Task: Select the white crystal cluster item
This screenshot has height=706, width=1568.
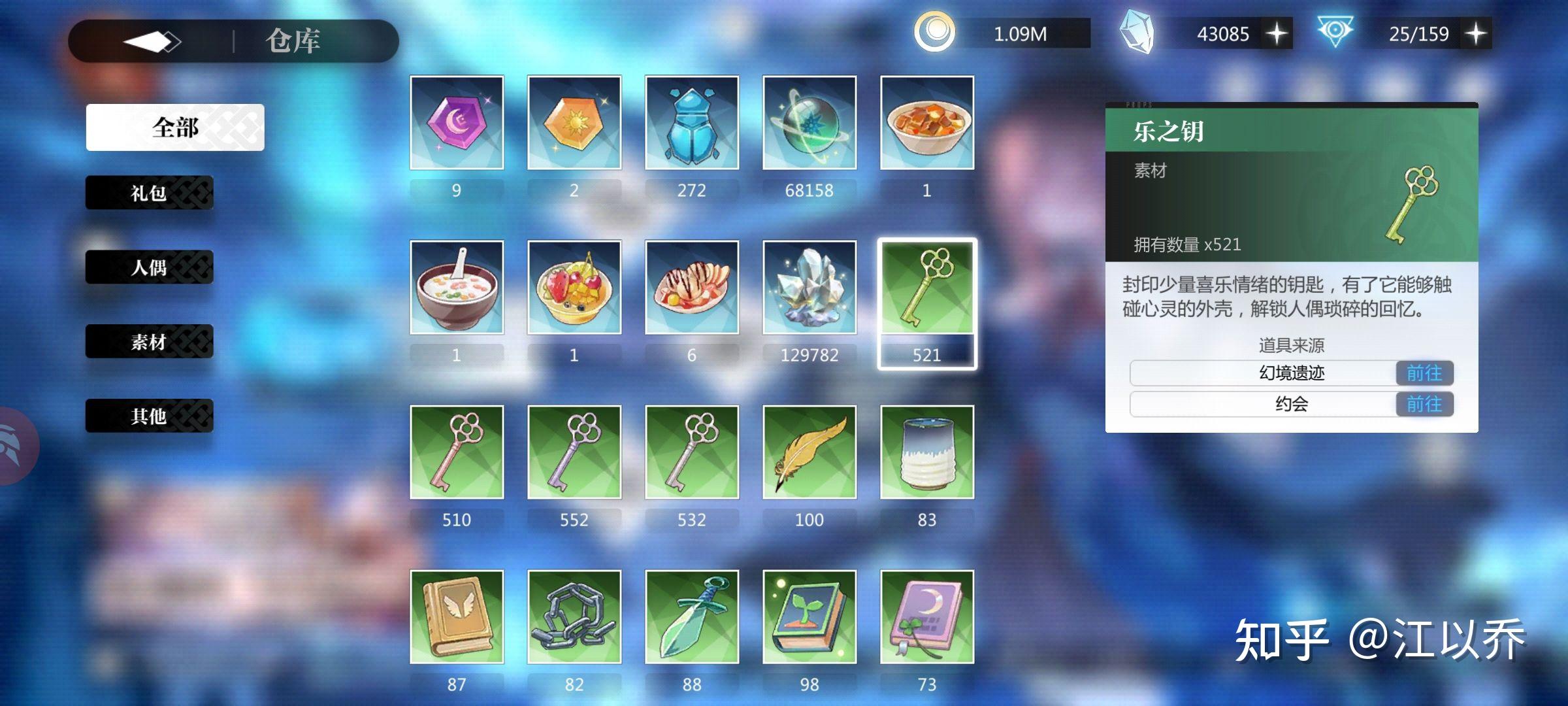Action: click(x=809, y=288)
